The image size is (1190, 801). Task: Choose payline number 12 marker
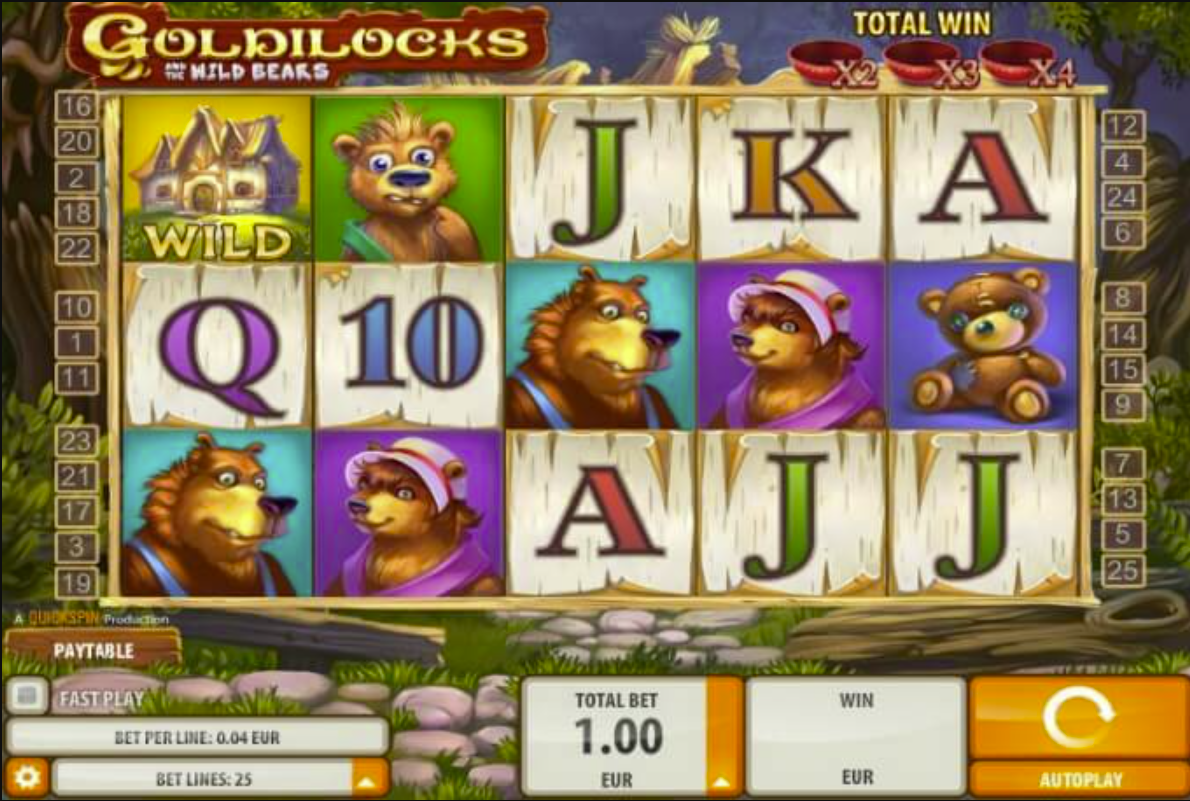1122,126
